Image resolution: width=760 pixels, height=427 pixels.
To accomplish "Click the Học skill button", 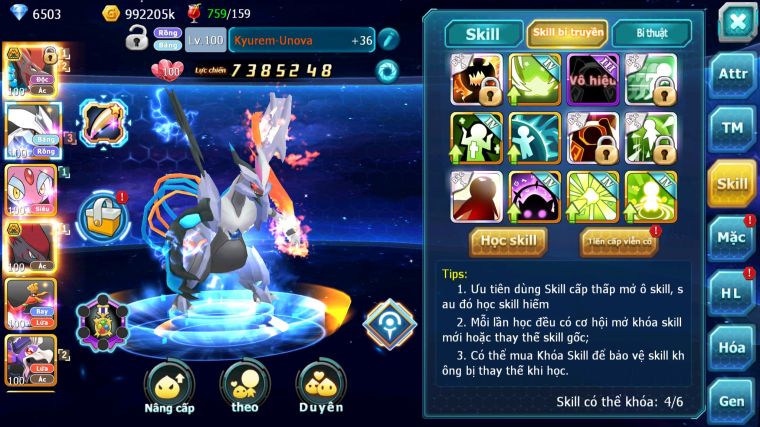I will [509, 241].
